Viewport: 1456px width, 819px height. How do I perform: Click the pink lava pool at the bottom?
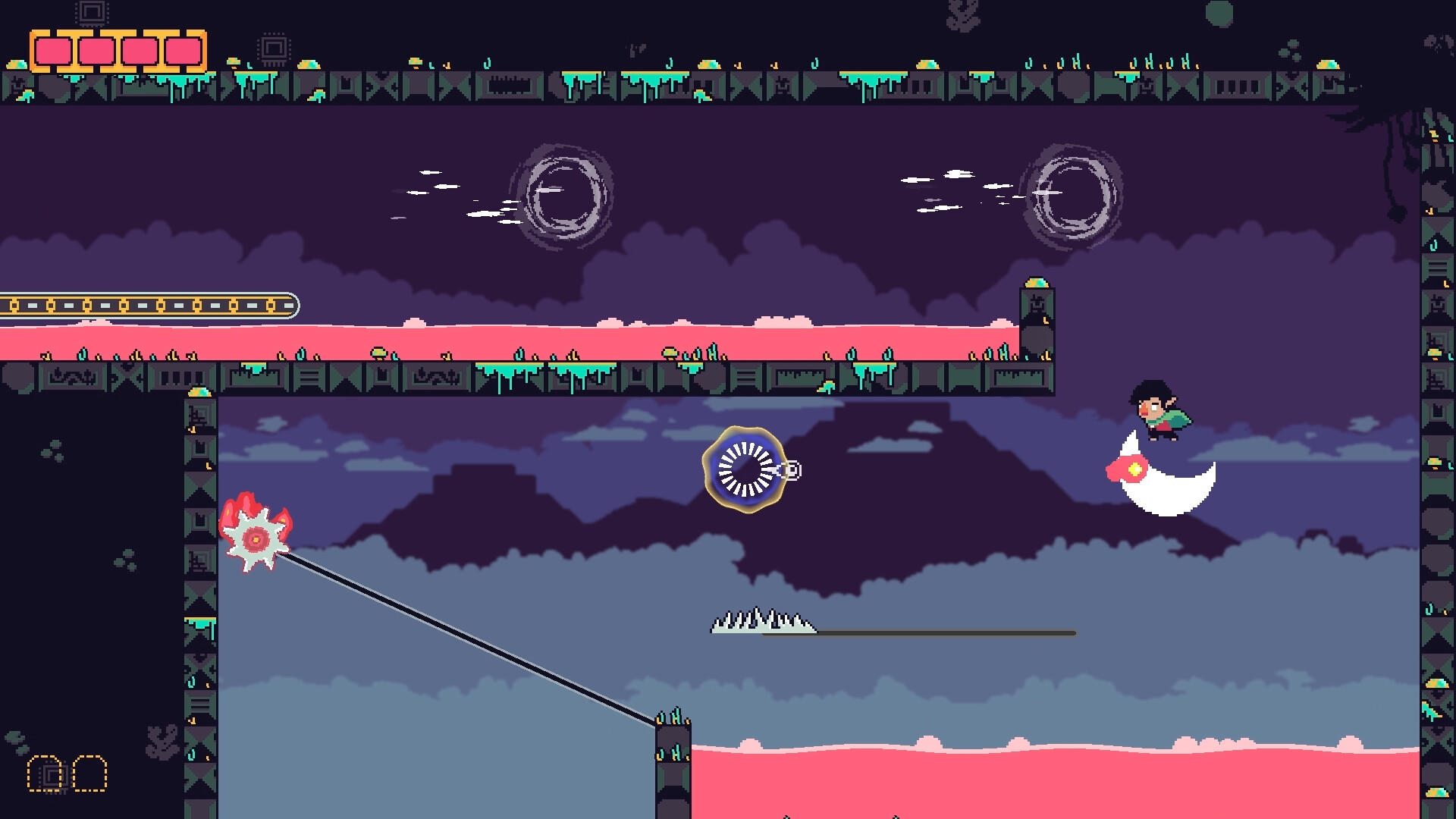pos(1062,781)
